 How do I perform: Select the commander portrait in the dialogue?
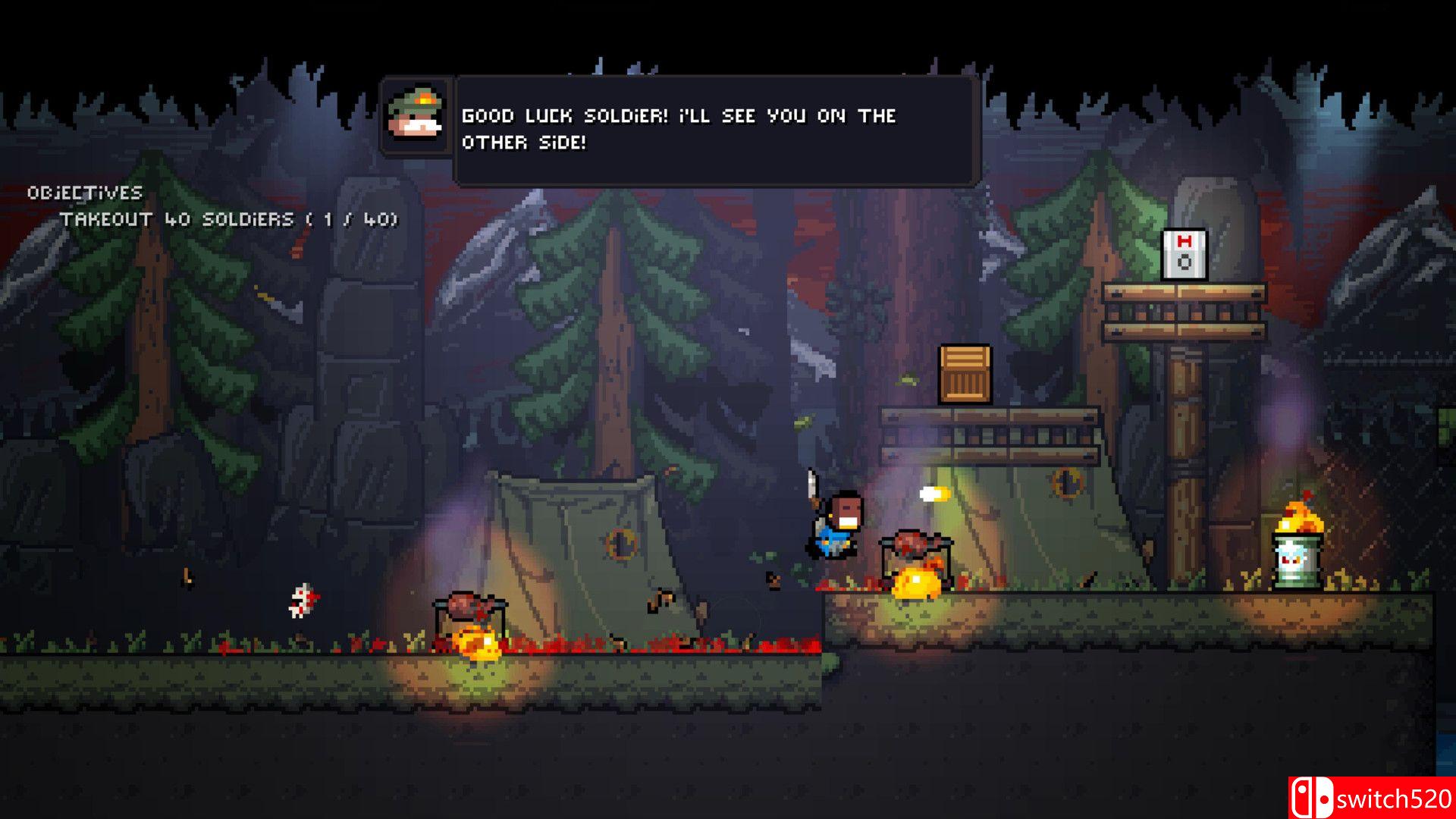click(x=416, y=116)
